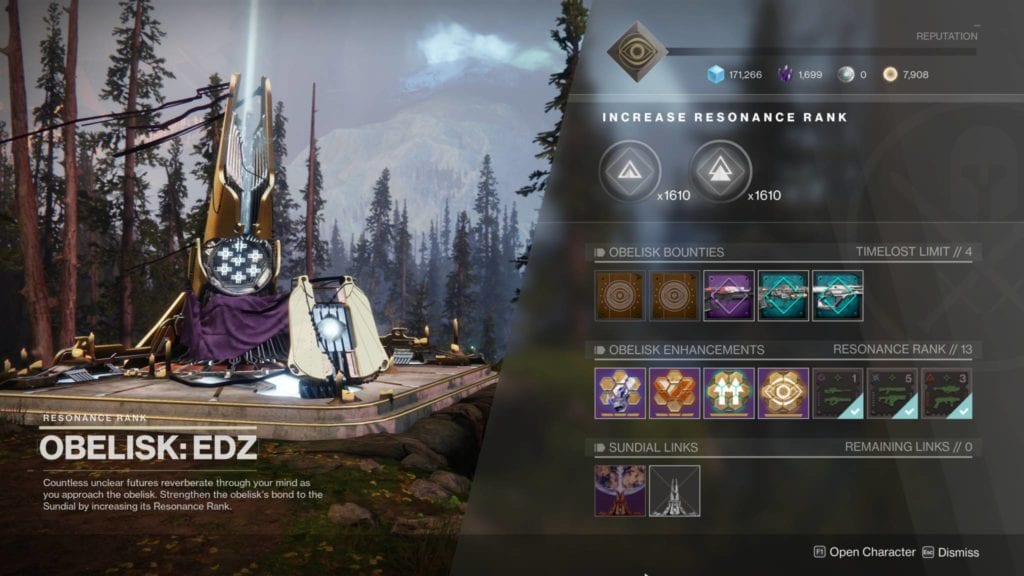
Task: Choose the weapon frame numbered 3
Action: (946, 393)
